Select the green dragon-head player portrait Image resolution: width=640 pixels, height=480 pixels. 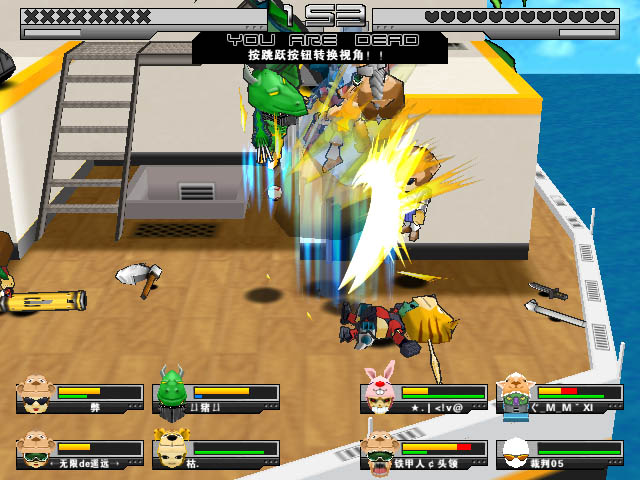click(x=172, y=390)
